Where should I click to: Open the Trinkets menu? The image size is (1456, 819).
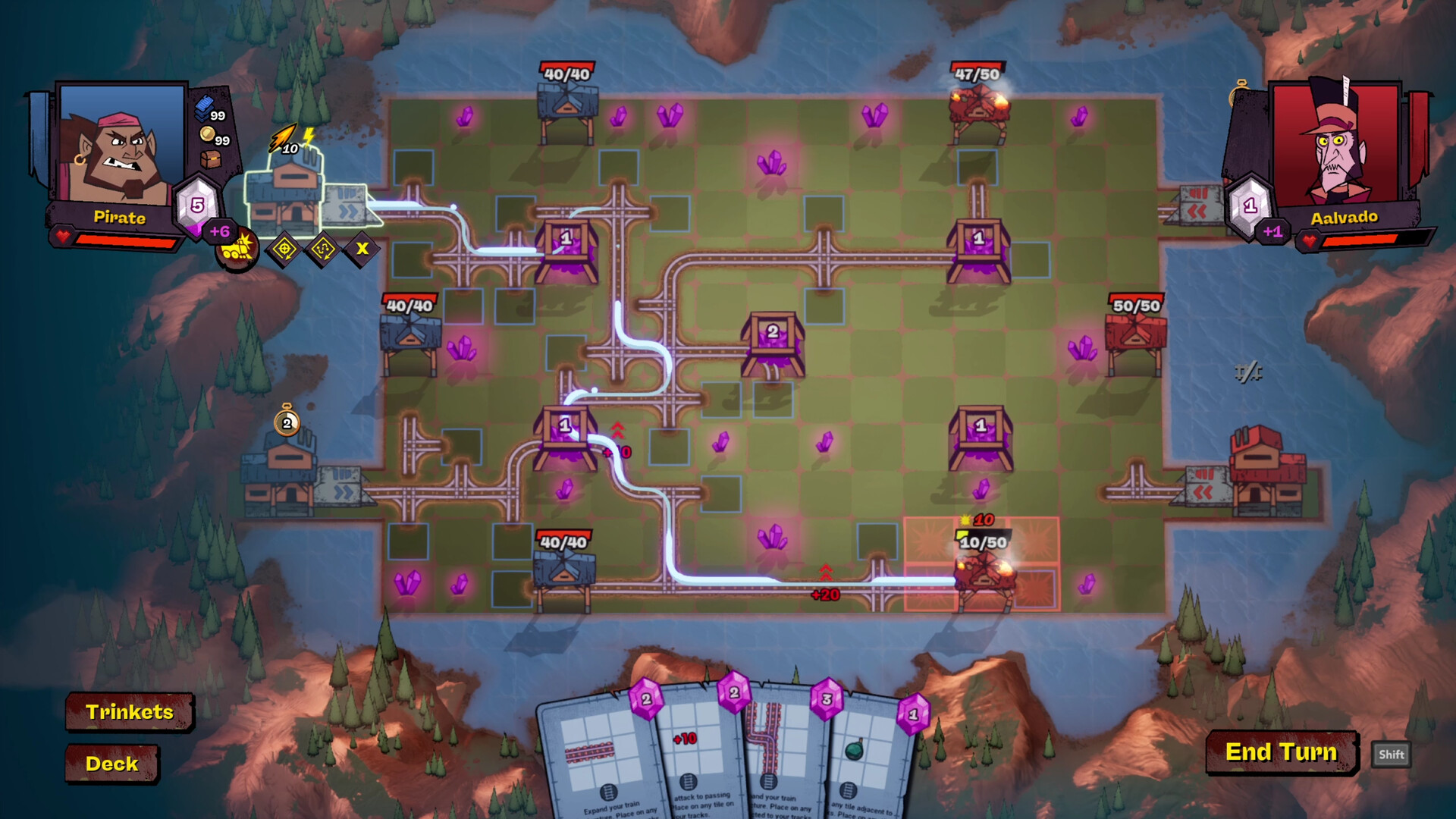(130, 712)
